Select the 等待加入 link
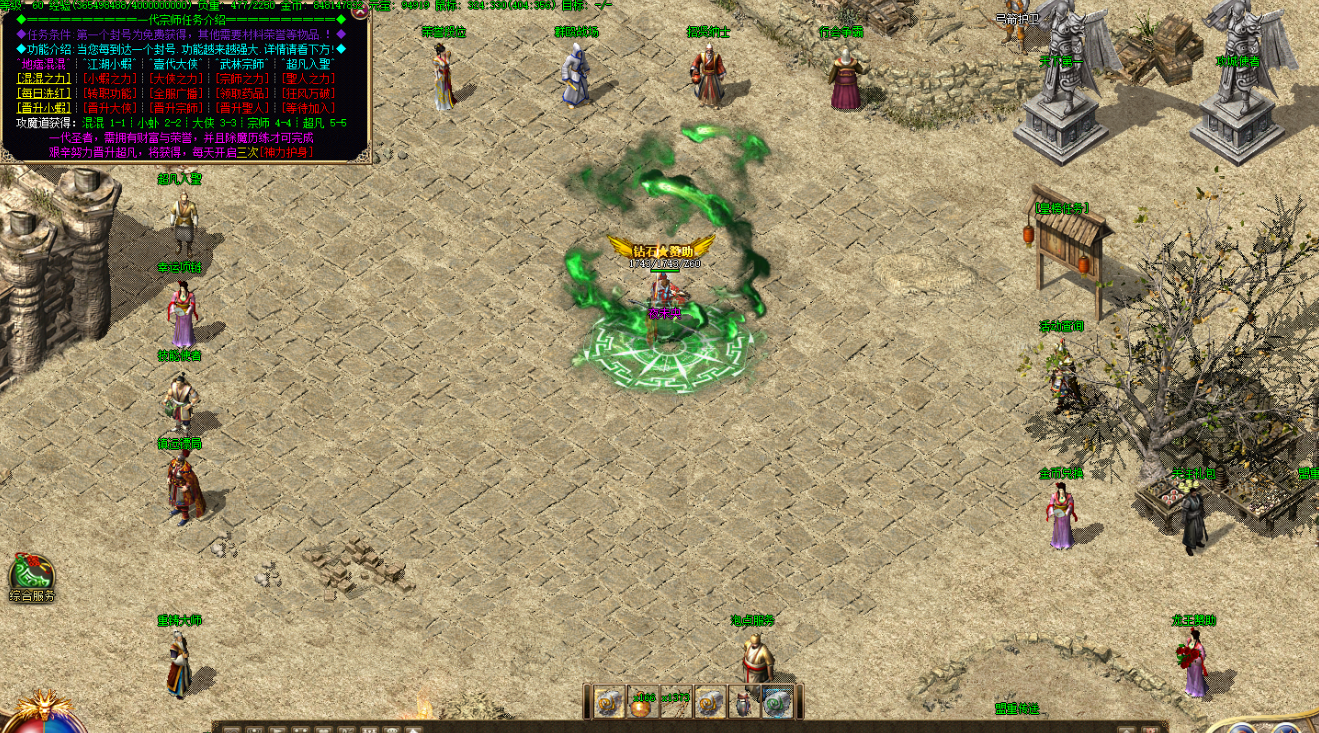Image resolution: width=1319 pixels, height=733 pixels. click(309, 108)
